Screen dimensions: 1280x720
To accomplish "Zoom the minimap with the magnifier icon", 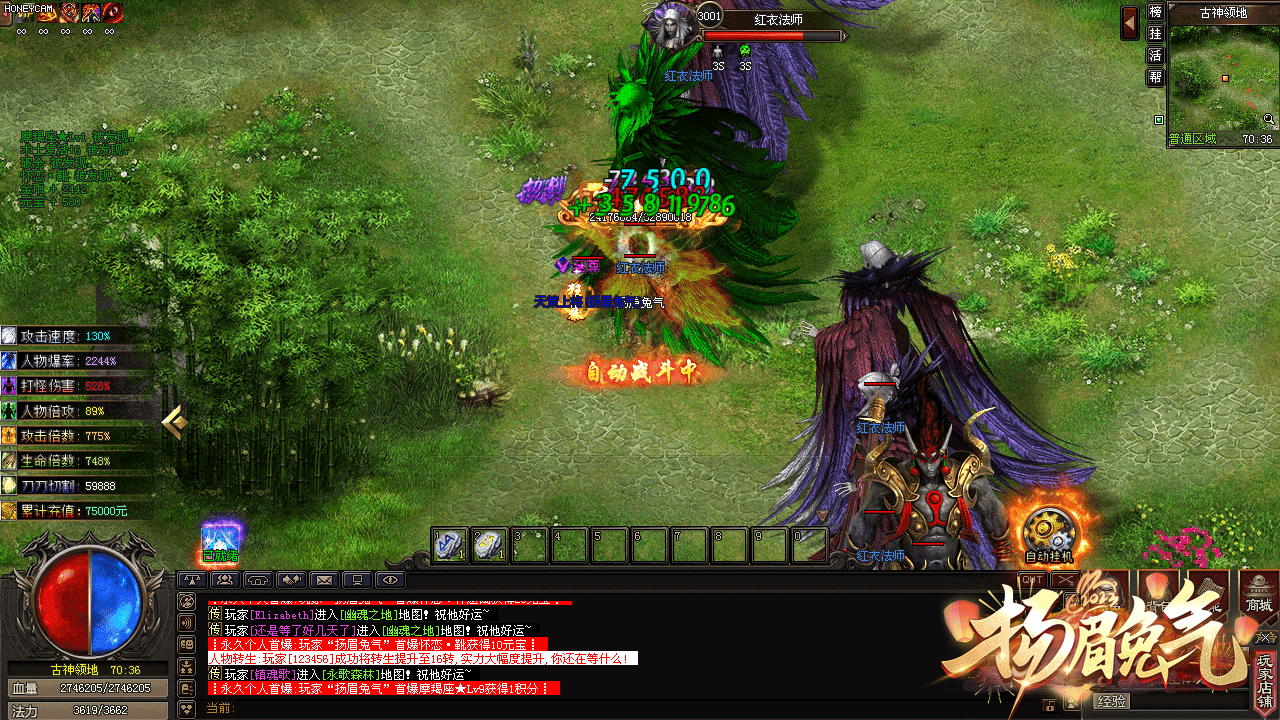I will pos(1268,119).
